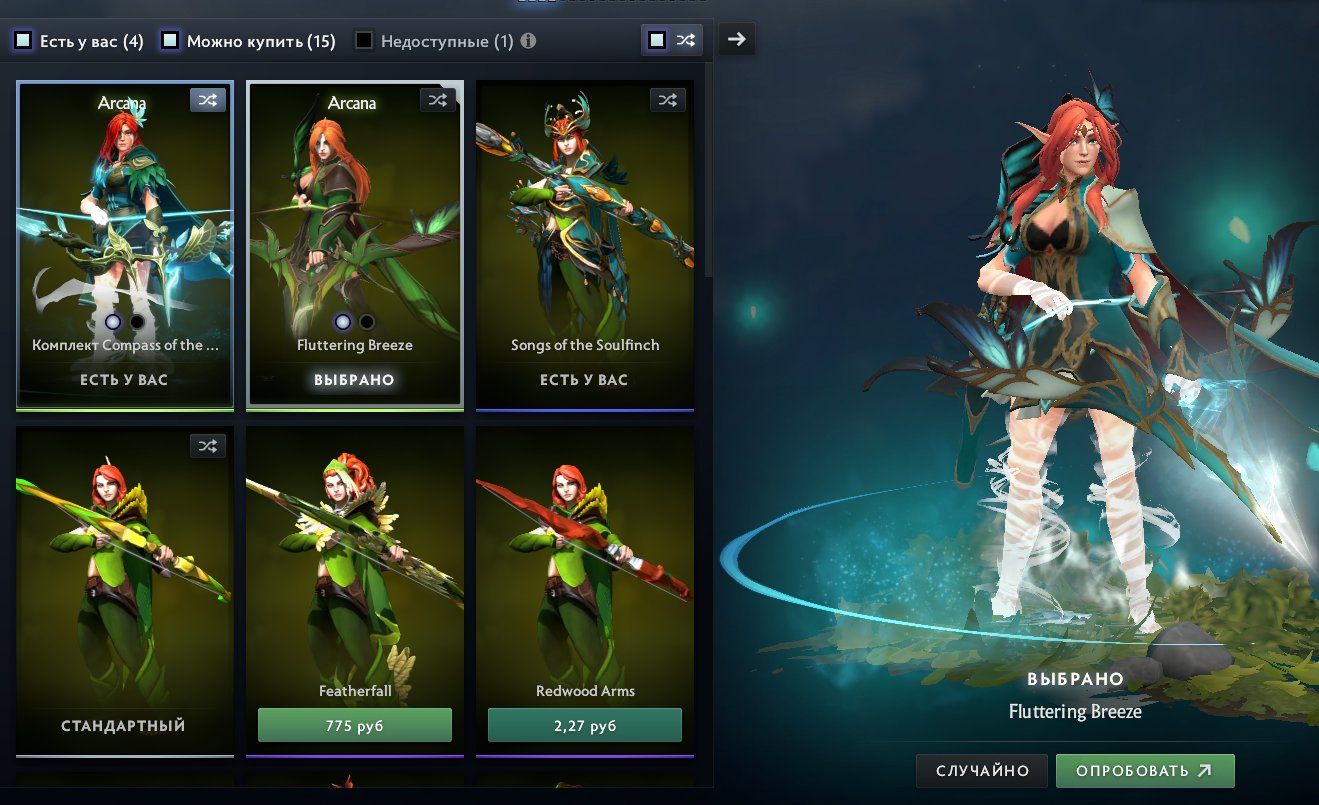Toggle shuffle on the Стандартный card
The image size is (1319, 805).
pos(207,446)
